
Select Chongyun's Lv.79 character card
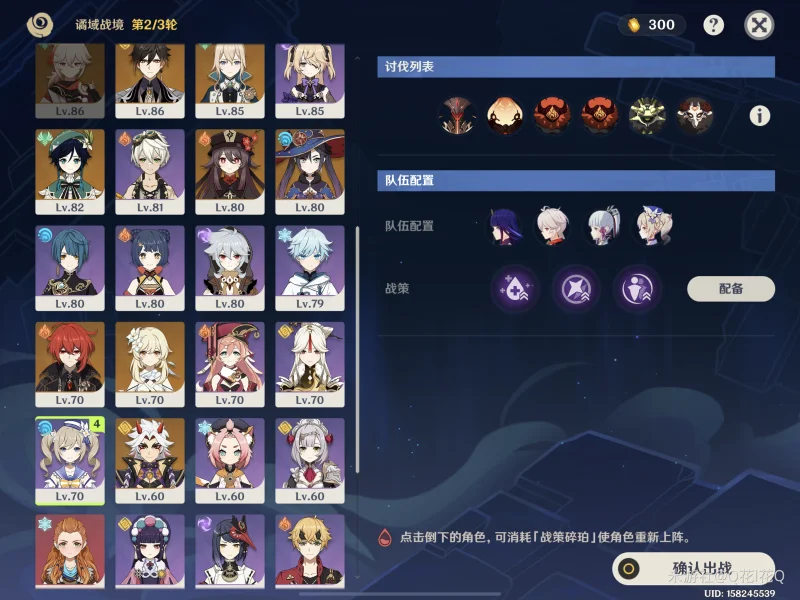tap(314, 267)
